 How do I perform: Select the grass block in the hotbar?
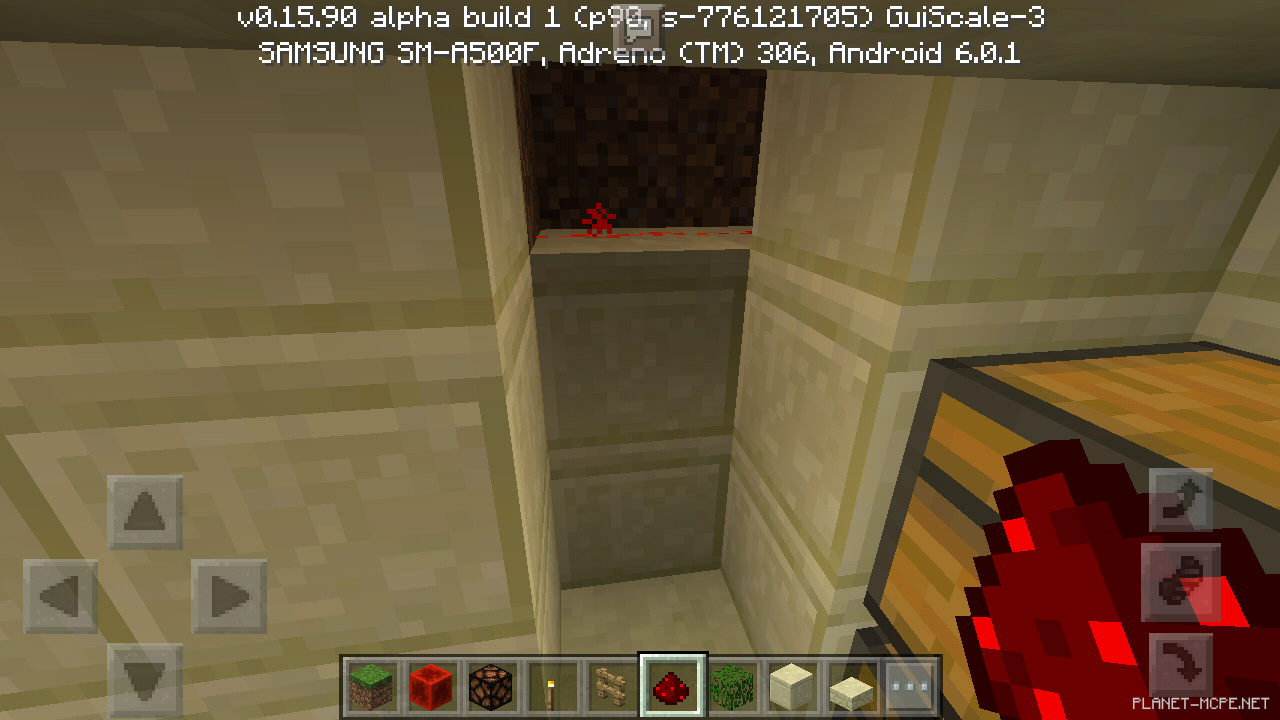tap(368, 685)
